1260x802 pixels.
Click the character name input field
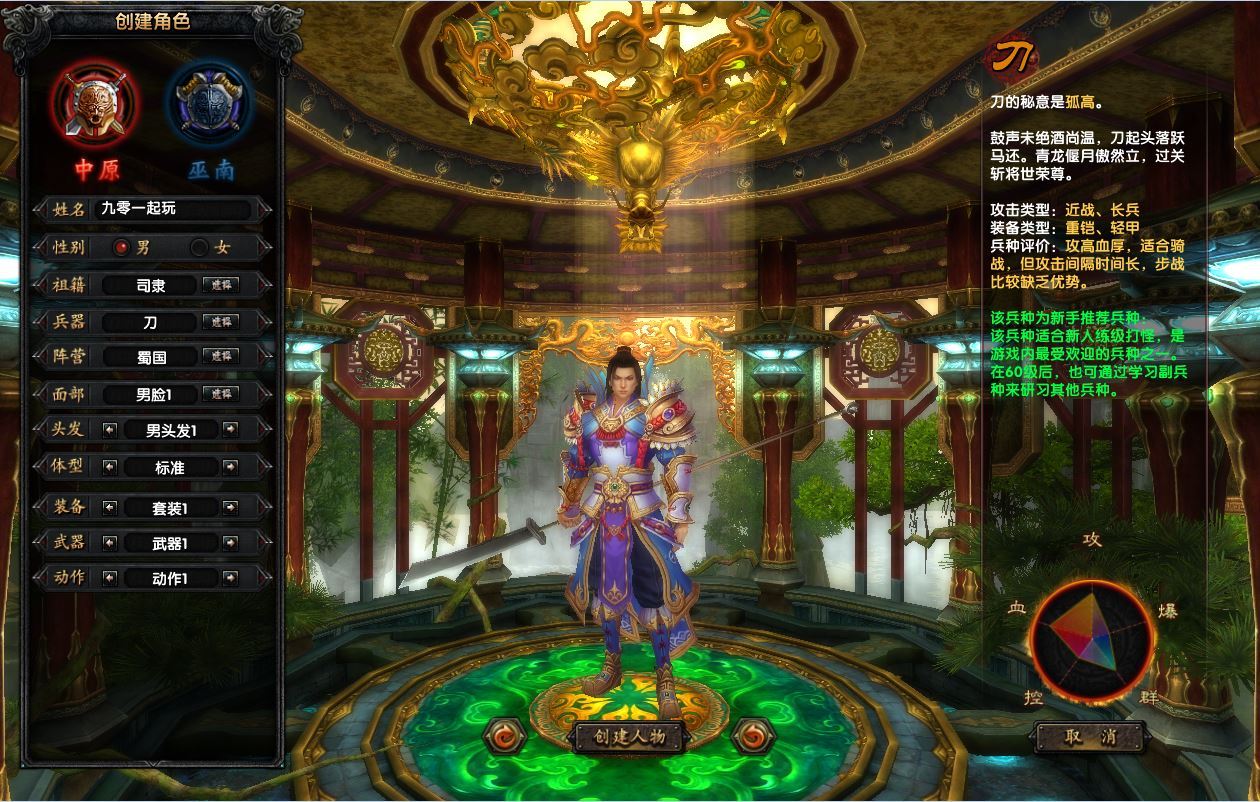pyautogui.click(x=172, y=209)
